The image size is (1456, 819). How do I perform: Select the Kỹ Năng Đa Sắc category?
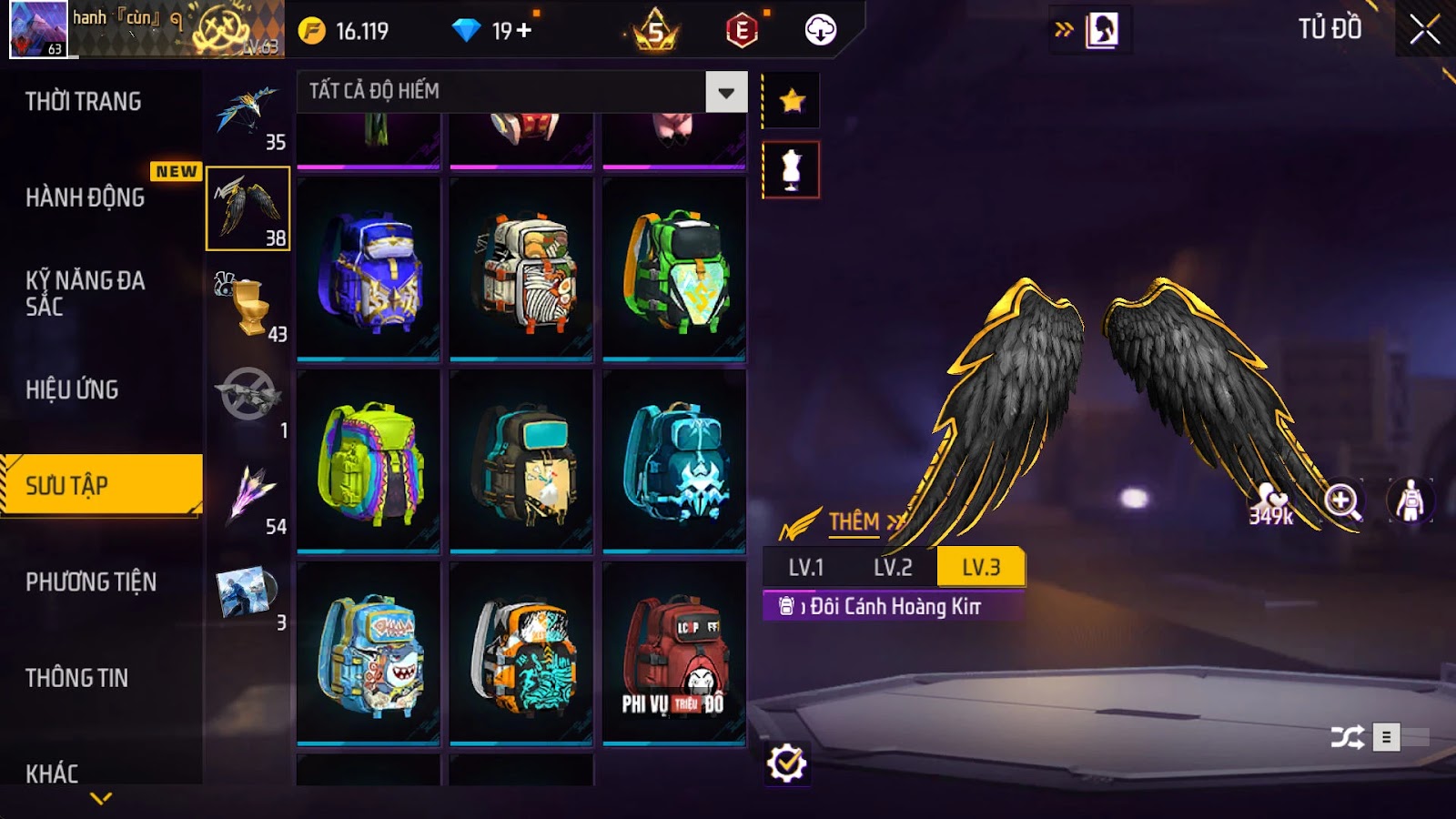click(85, 292)
